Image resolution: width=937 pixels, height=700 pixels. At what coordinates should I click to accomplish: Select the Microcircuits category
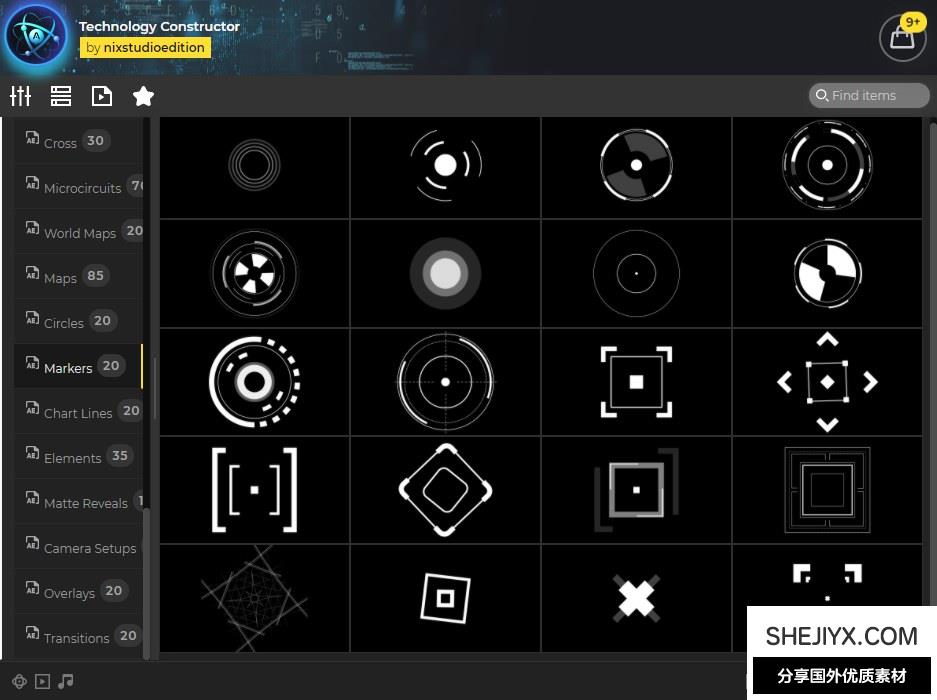[x=82, y=187]
